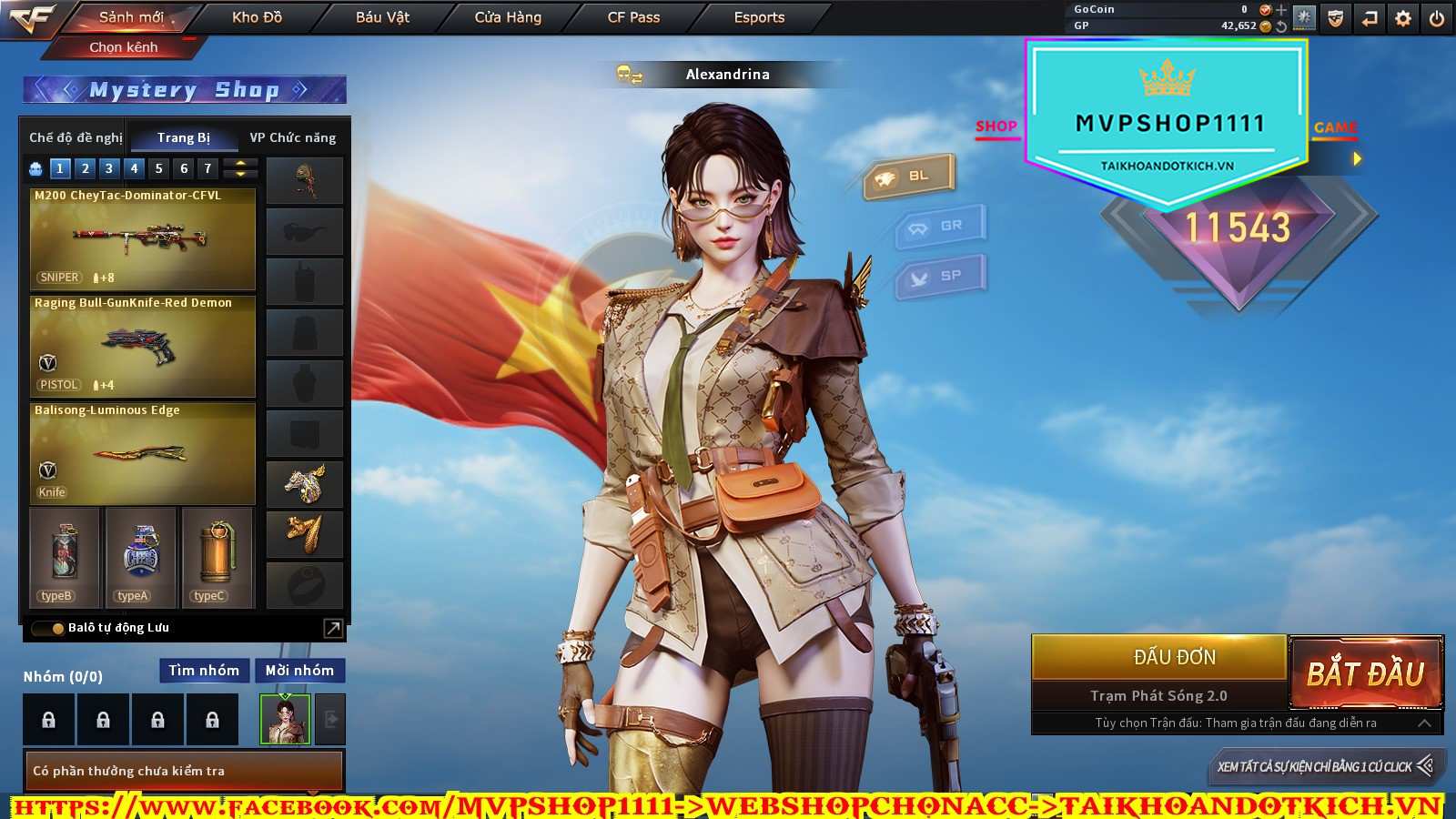The width and height of the screenshot is (1456, 819).
Task: Open the Báu Vật menu
Action: tap(382, 17)
